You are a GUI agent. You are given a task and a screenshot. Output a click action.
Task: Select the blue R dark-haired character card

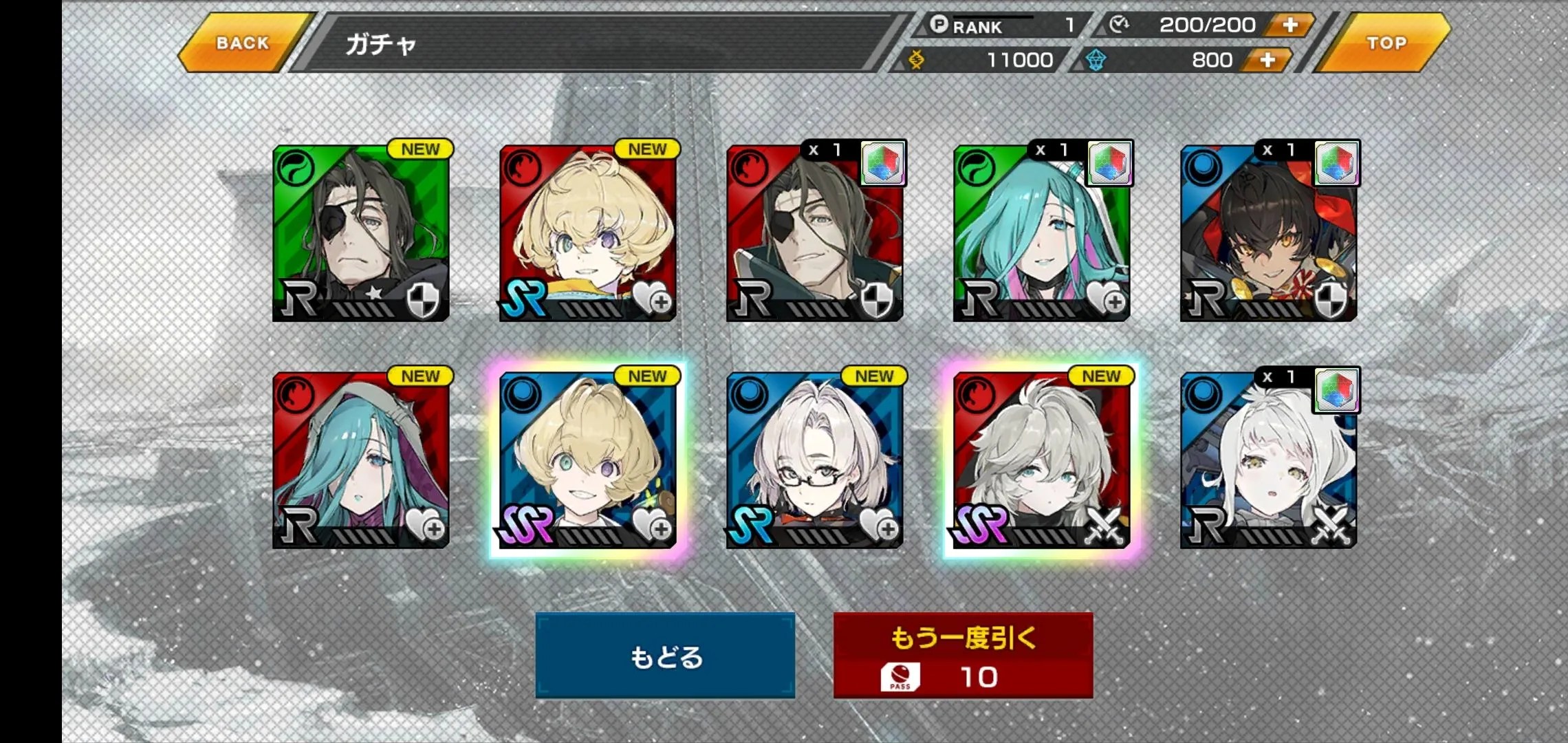(1269, 233)
